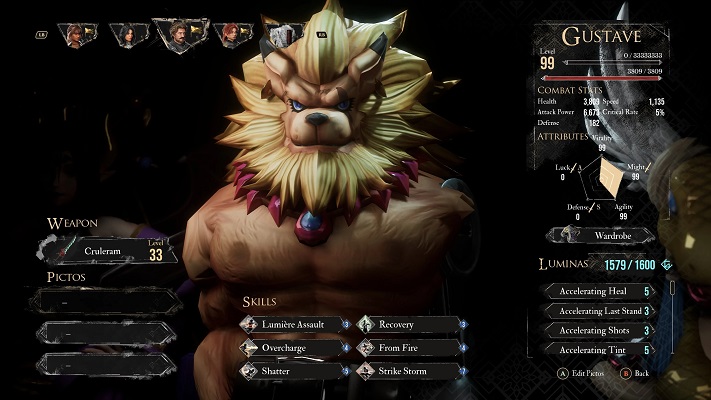
Task: Choose the Accelerating Last Stand lumina
Action: [600, 311]
